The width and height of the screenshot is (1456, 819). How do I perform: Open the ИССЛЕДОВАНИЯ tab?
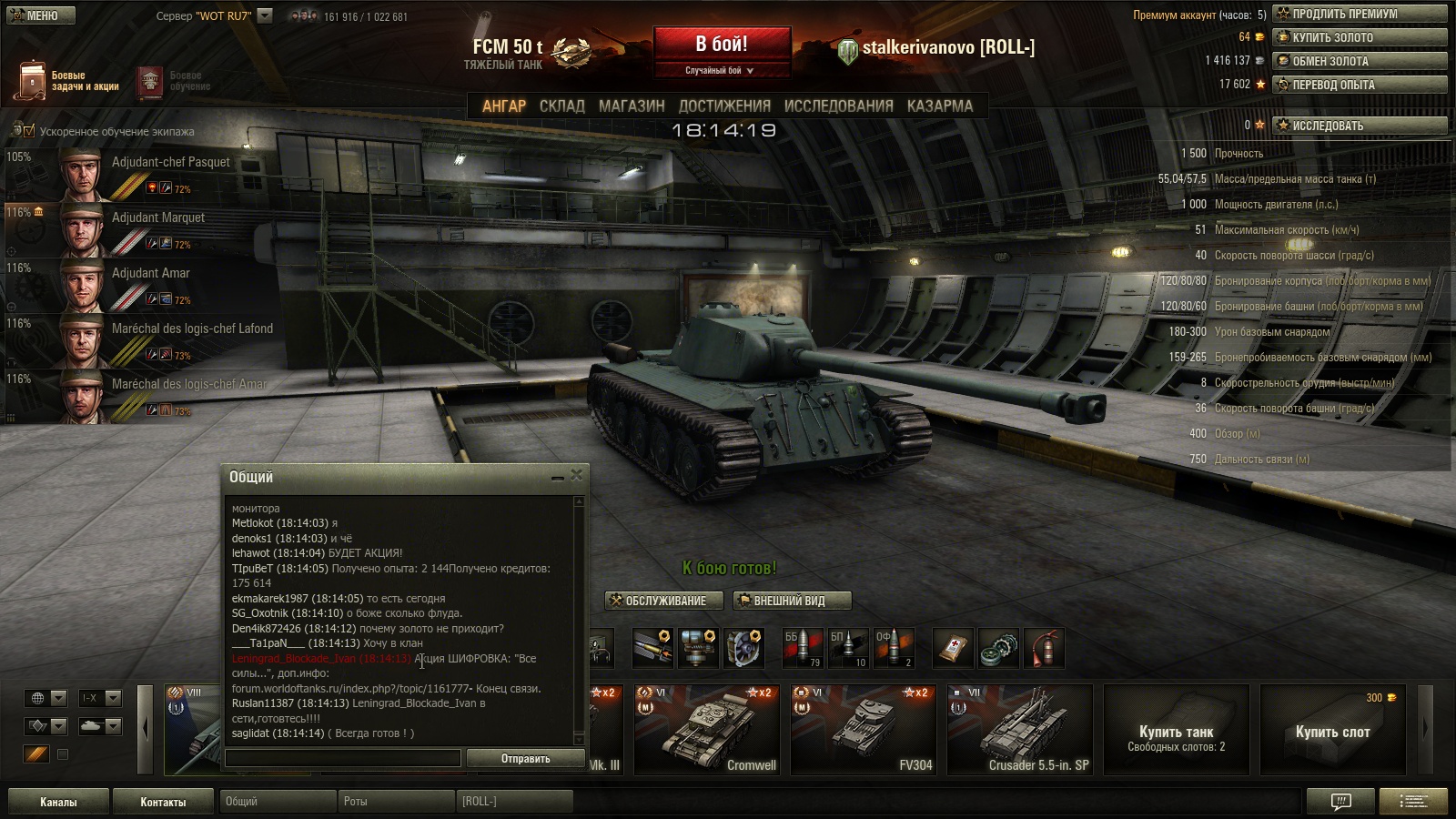838,106
